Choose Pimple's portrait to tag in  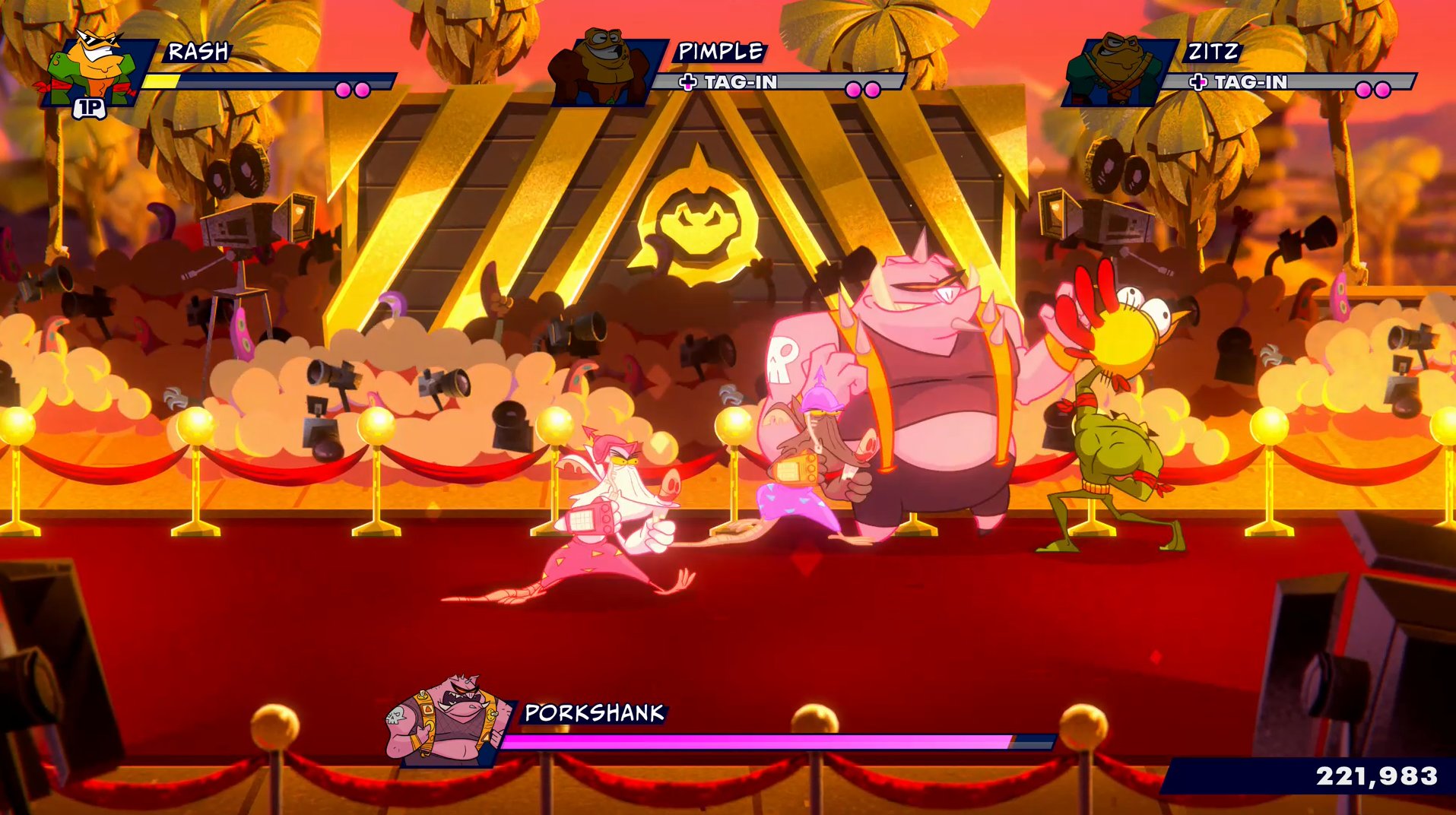click(x=603, y=68)
